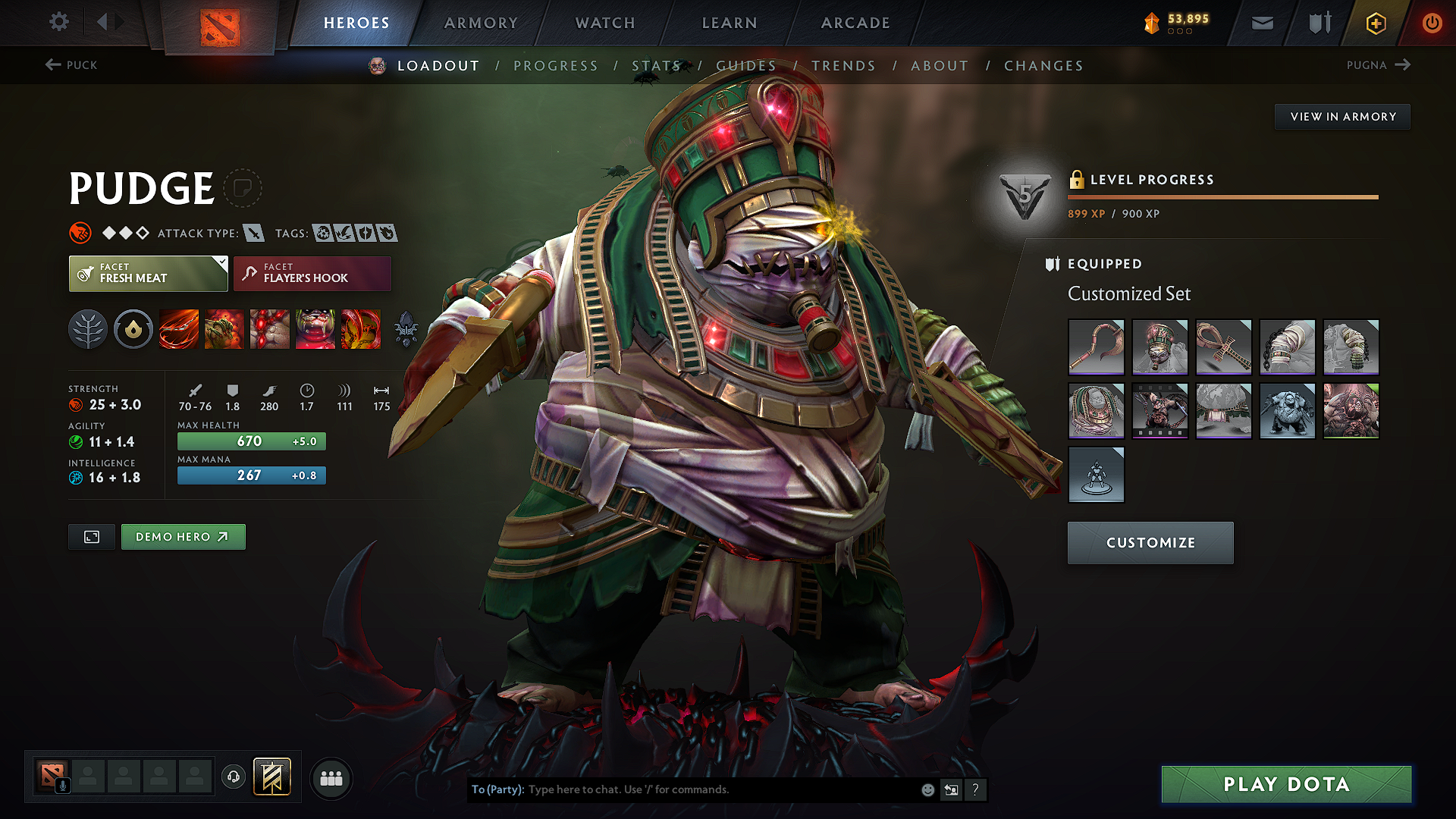The width and height of the screenshot is (1456, 819).
Task: Select the Flayer's Hook facet
Action: point(312,273)
